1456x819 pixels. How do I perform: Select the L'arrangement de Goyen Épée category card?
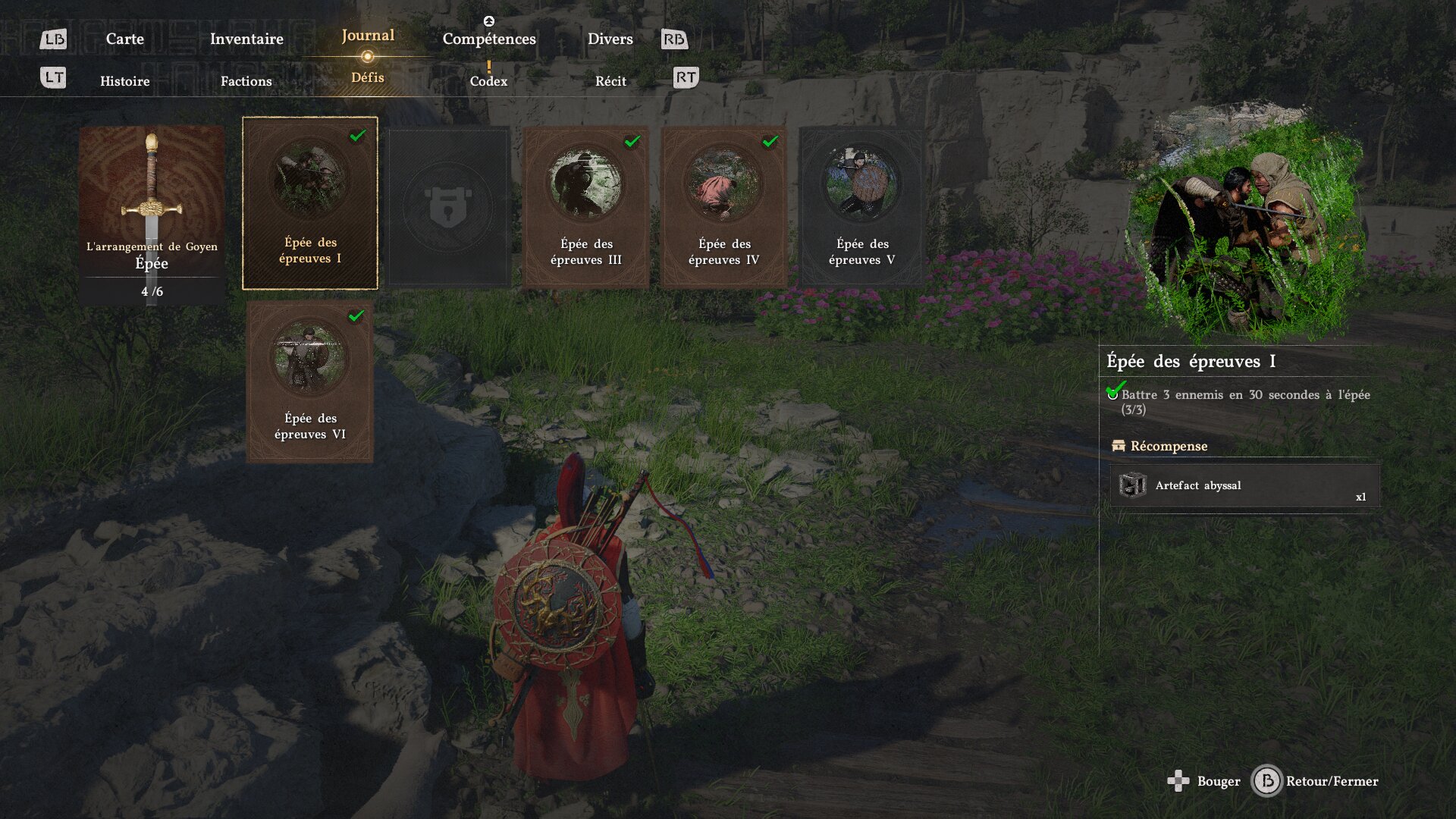click(x=152, y=215)
